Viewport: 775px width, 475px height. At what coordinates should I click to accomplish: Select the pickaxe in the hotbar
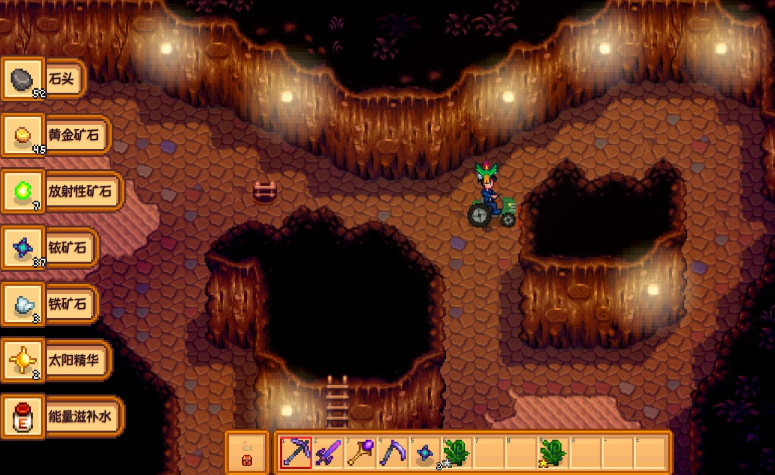click(x=296, y=452)
